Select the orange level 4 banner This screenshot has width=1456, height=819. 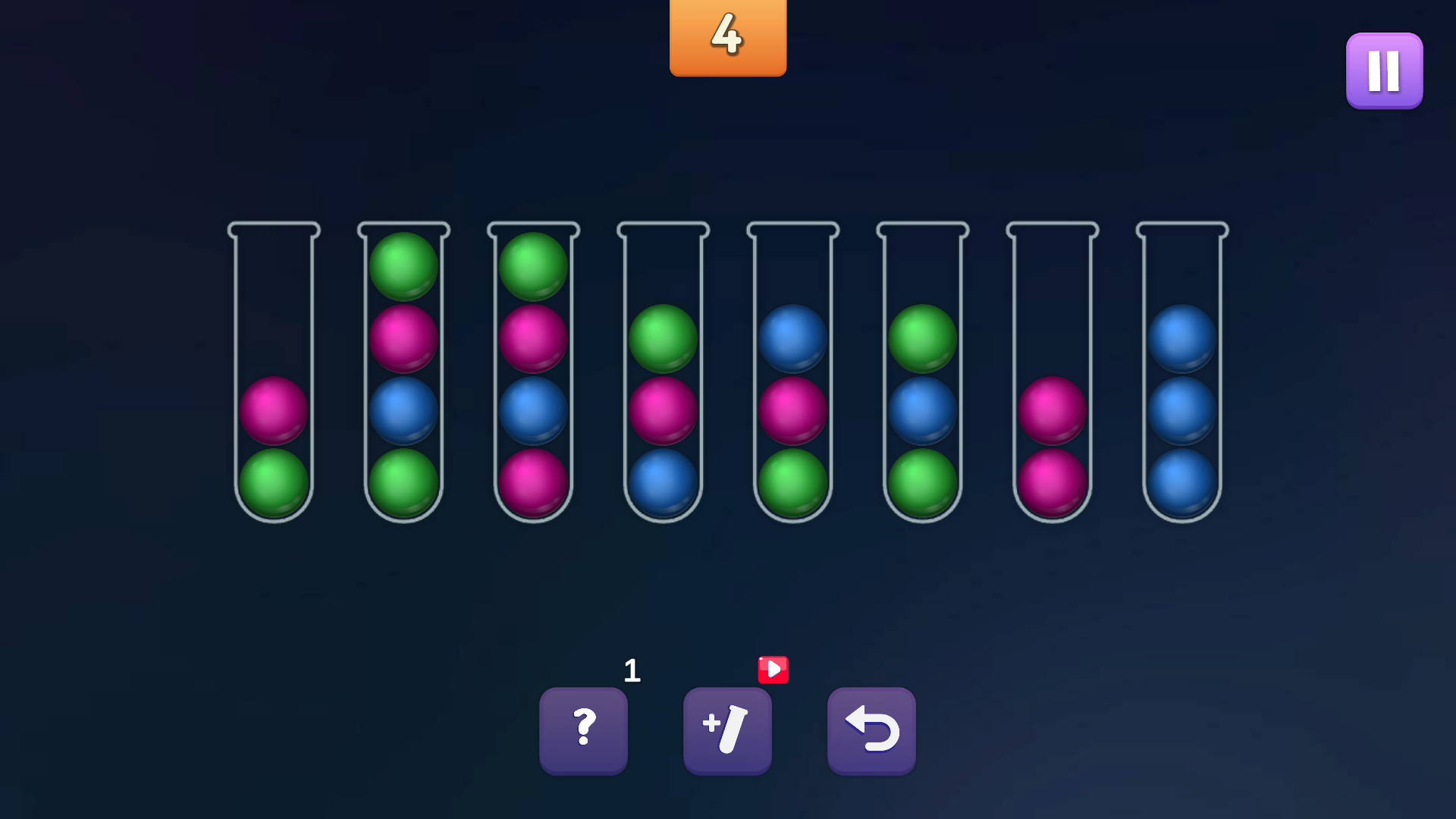(x=727, y=38)
